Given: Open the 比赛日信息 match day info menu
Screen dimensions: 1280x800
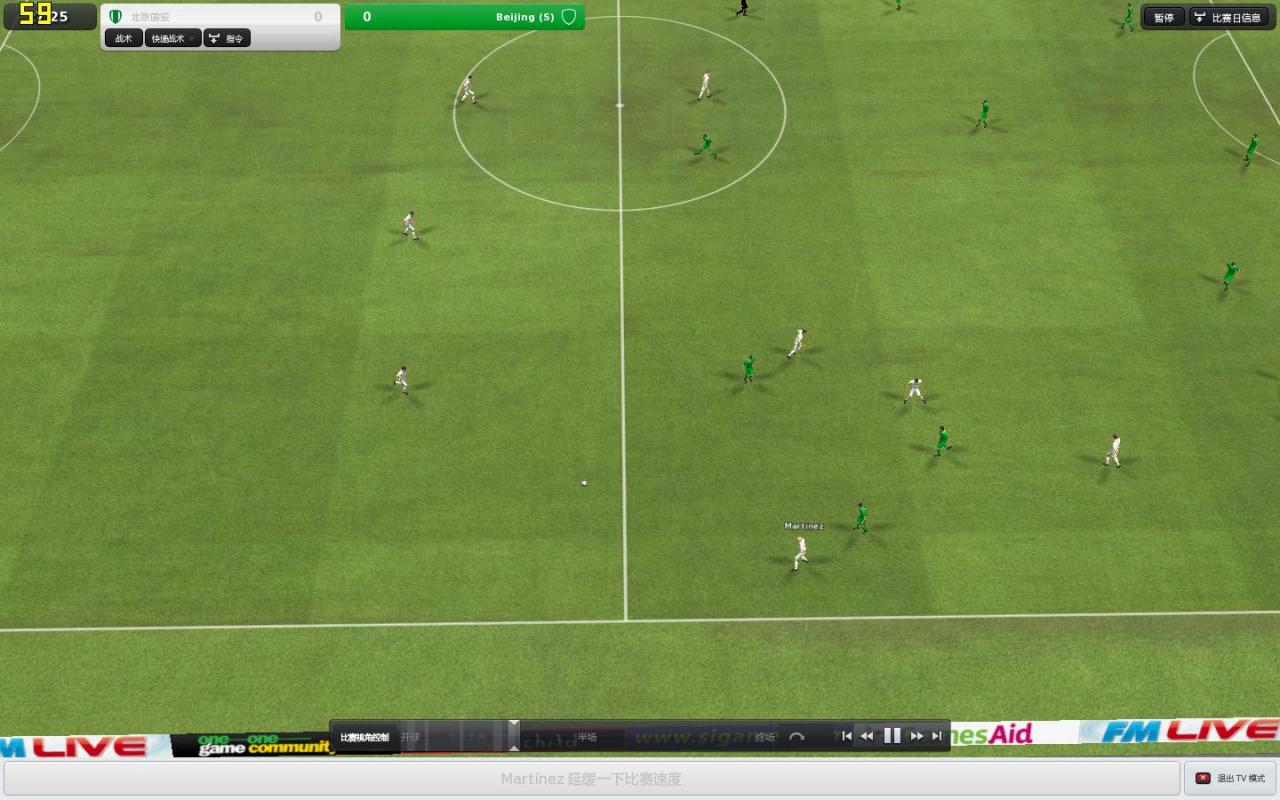Looking at the screenshot, I should [1229, 17].
